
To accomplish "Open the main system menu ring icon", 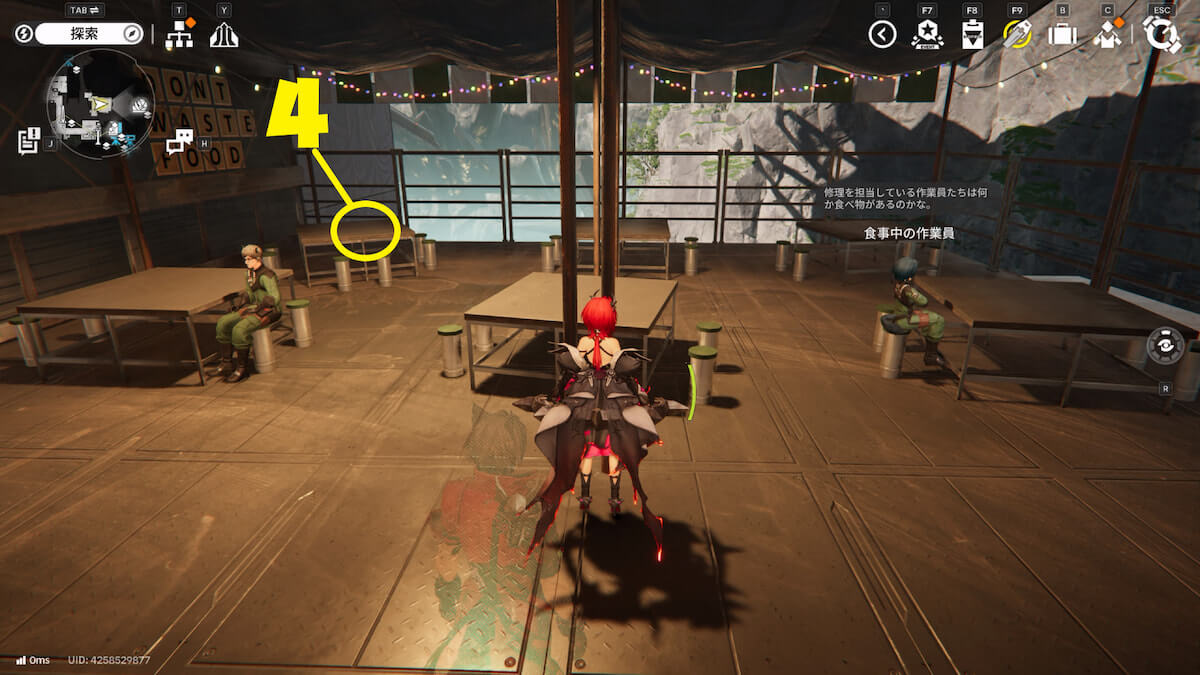I will pos(1162,35).
